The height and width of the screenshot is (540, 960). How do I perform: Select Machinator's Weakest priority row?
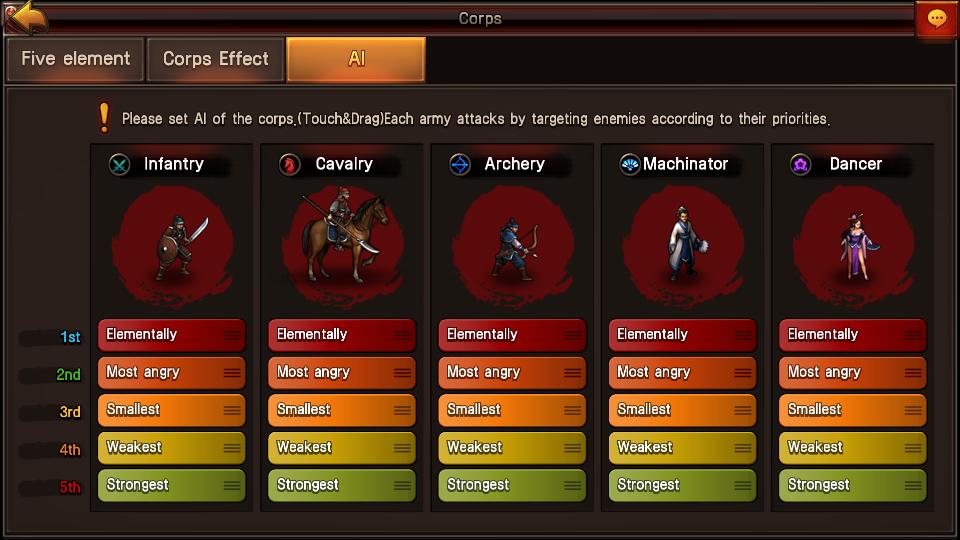[x=682, y=447]
